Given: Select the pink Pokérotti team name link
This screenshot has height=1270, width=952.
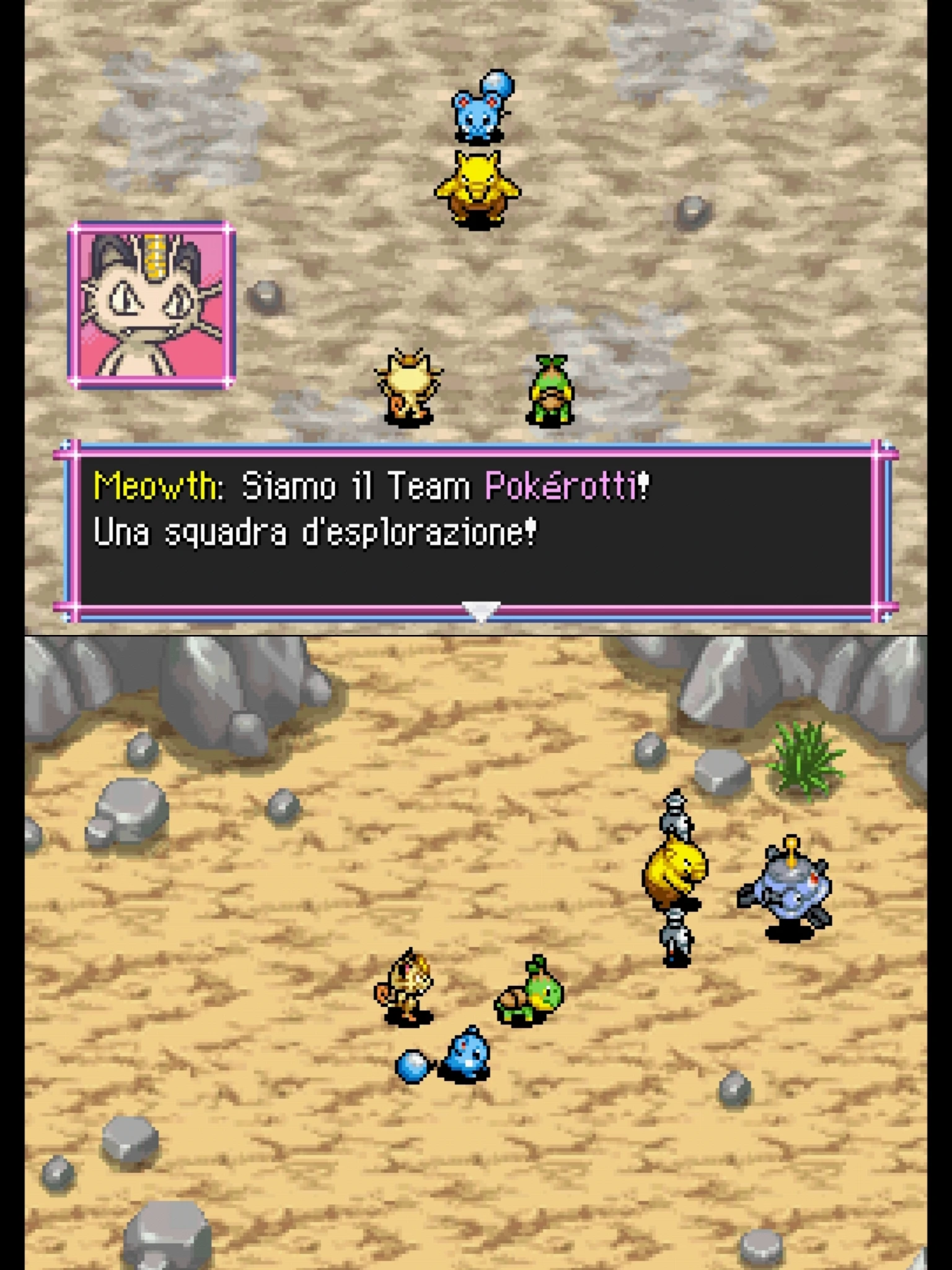Looking at the screenshot, I should (x=561, y=487).
